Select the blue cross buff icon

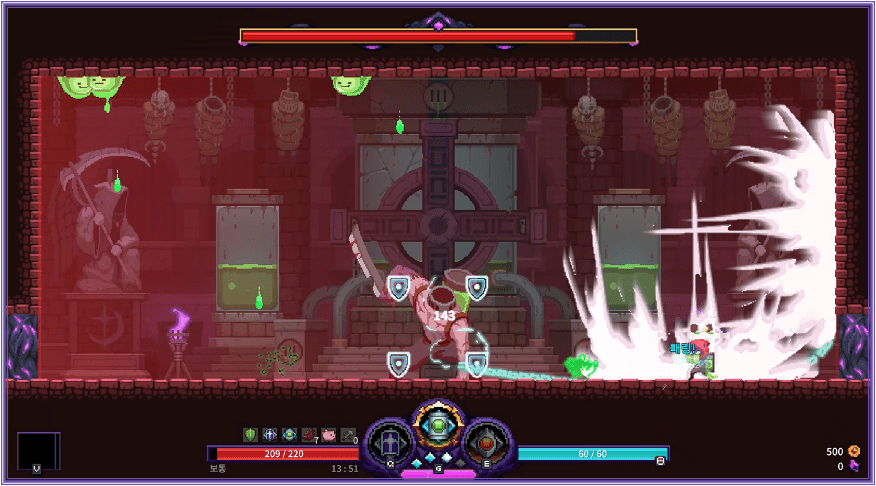[x=270, y=435]
